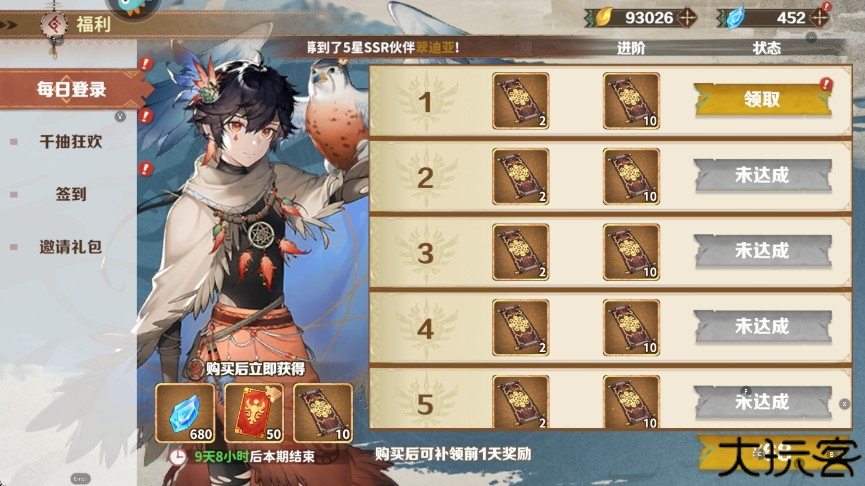Inspect day 1 free ticket reward x2
The height and width of the screenshot is (486, 865).
point(521,100)
